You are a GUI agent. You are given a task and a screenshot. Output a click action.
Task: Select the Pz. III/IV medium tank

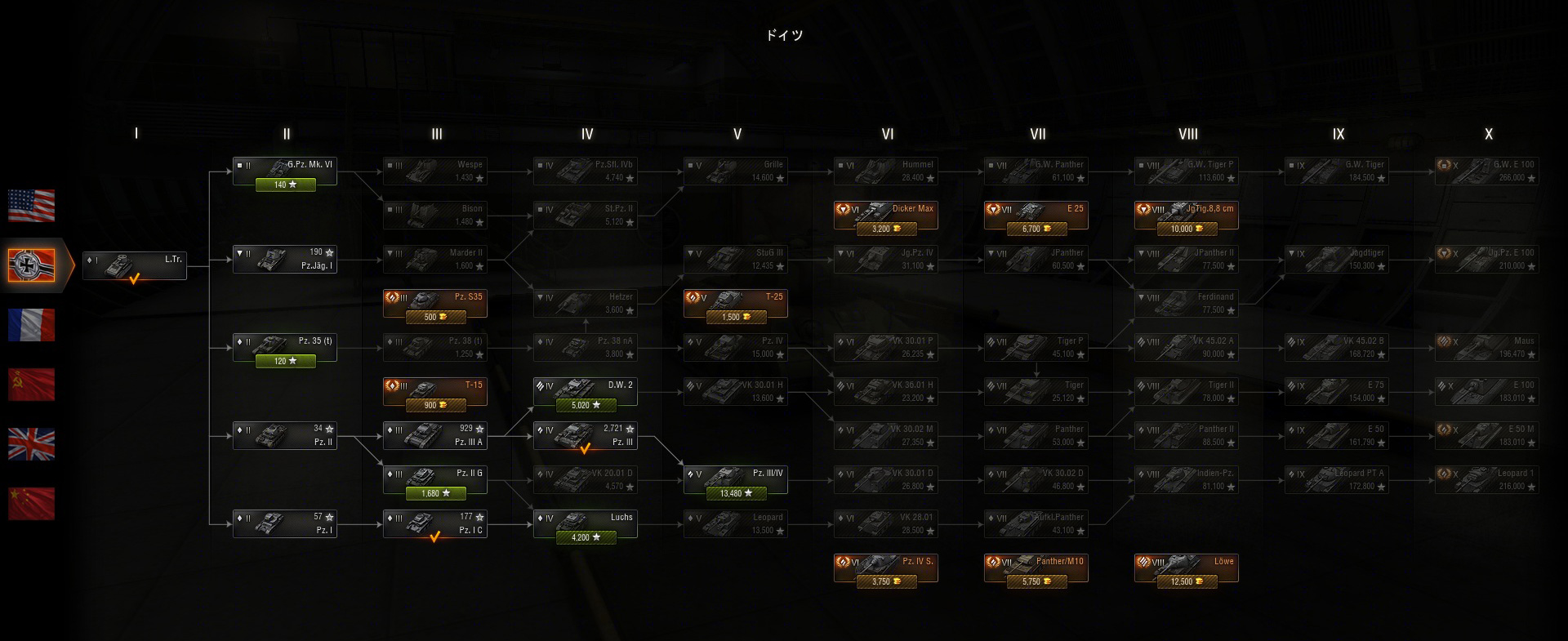click(x=736, y=480)
